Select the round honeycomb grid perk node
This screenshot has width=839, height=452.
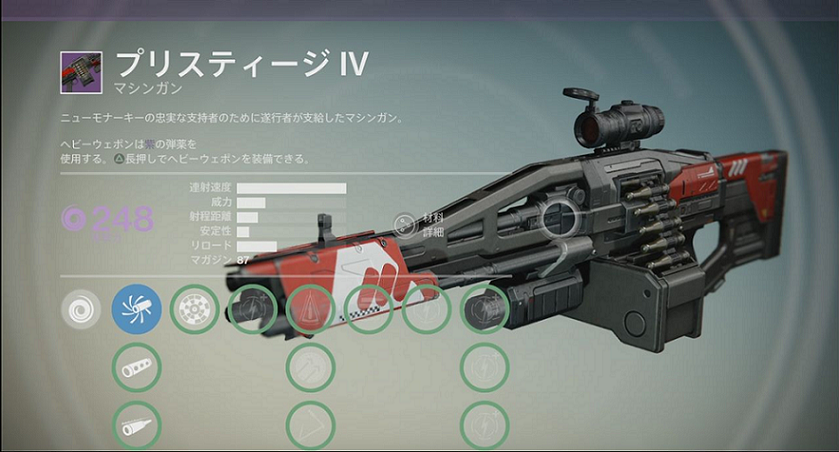click(x=194, y=310)
